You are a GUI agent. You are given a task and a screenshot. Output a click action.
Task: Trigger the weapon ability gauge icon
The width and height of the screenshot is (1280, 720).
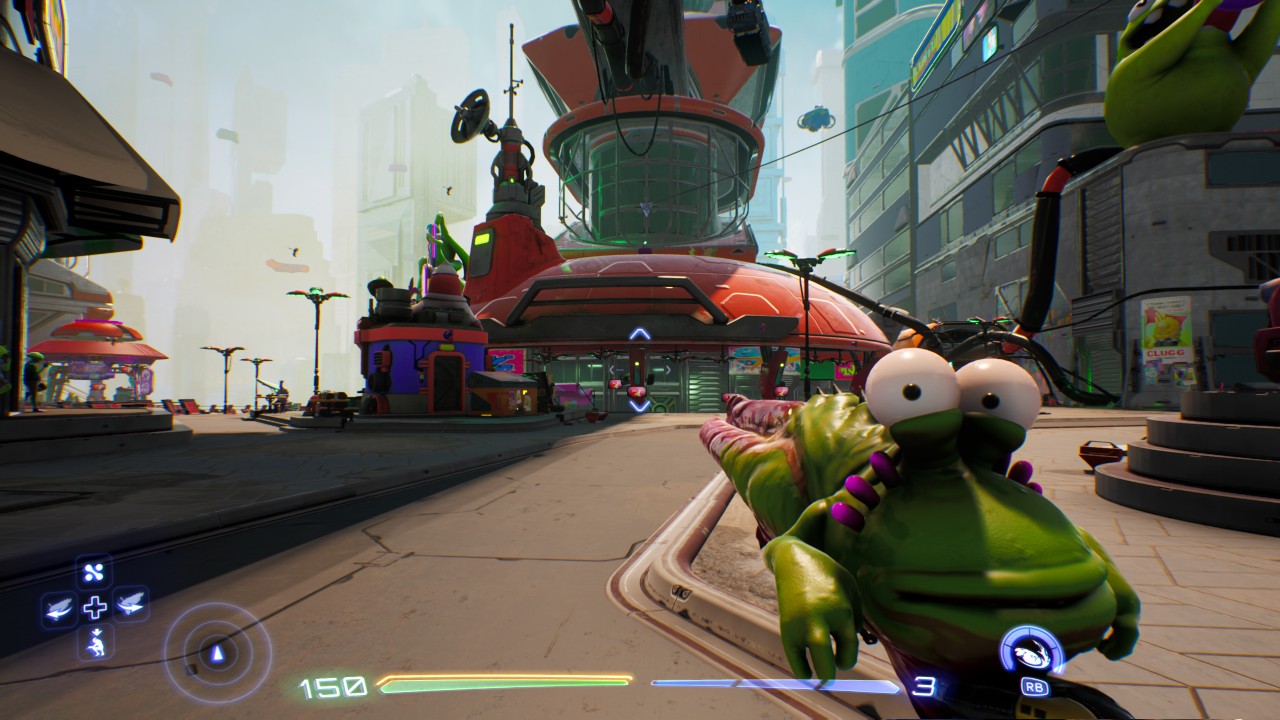[1032, 652]
